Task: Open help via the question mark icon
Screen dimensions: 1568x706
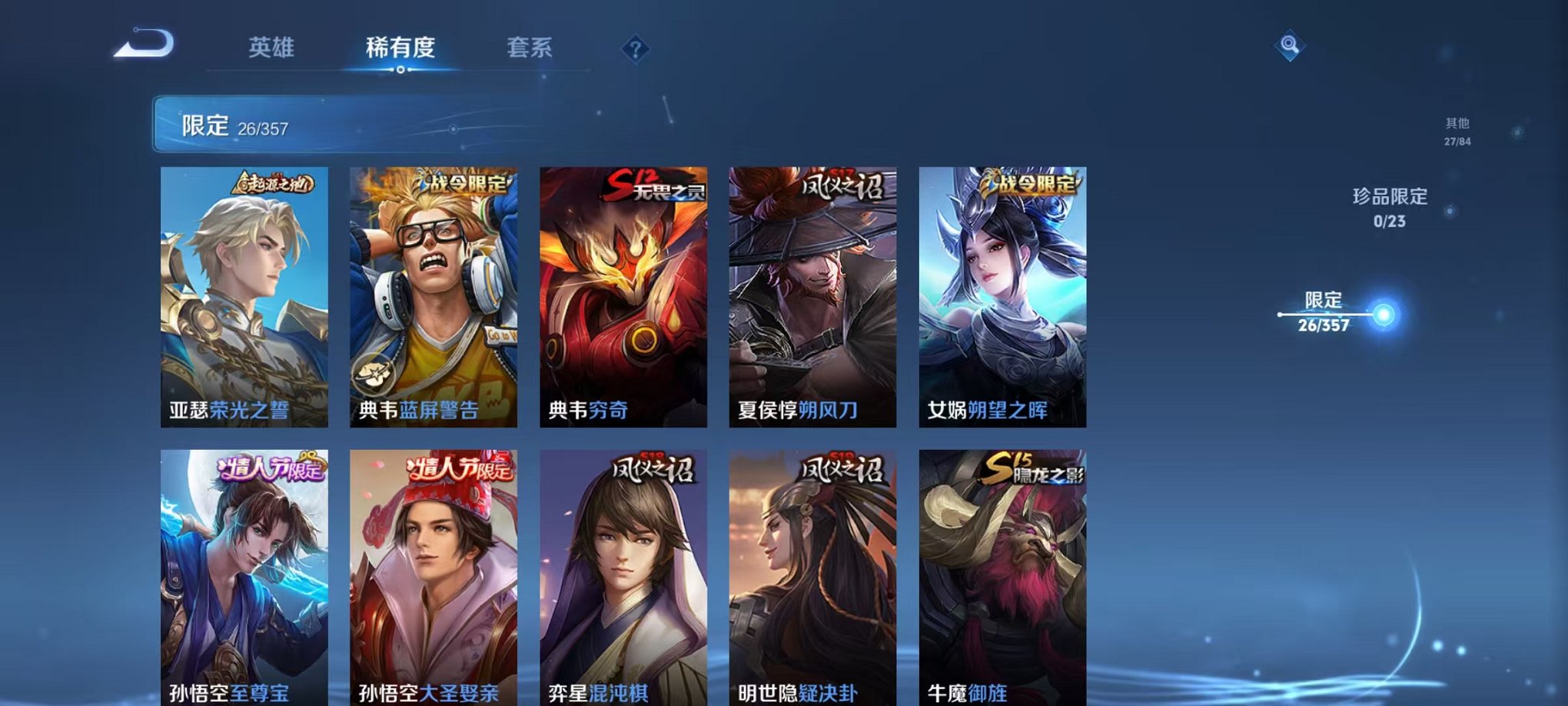Action: click(x=634, y=48)
